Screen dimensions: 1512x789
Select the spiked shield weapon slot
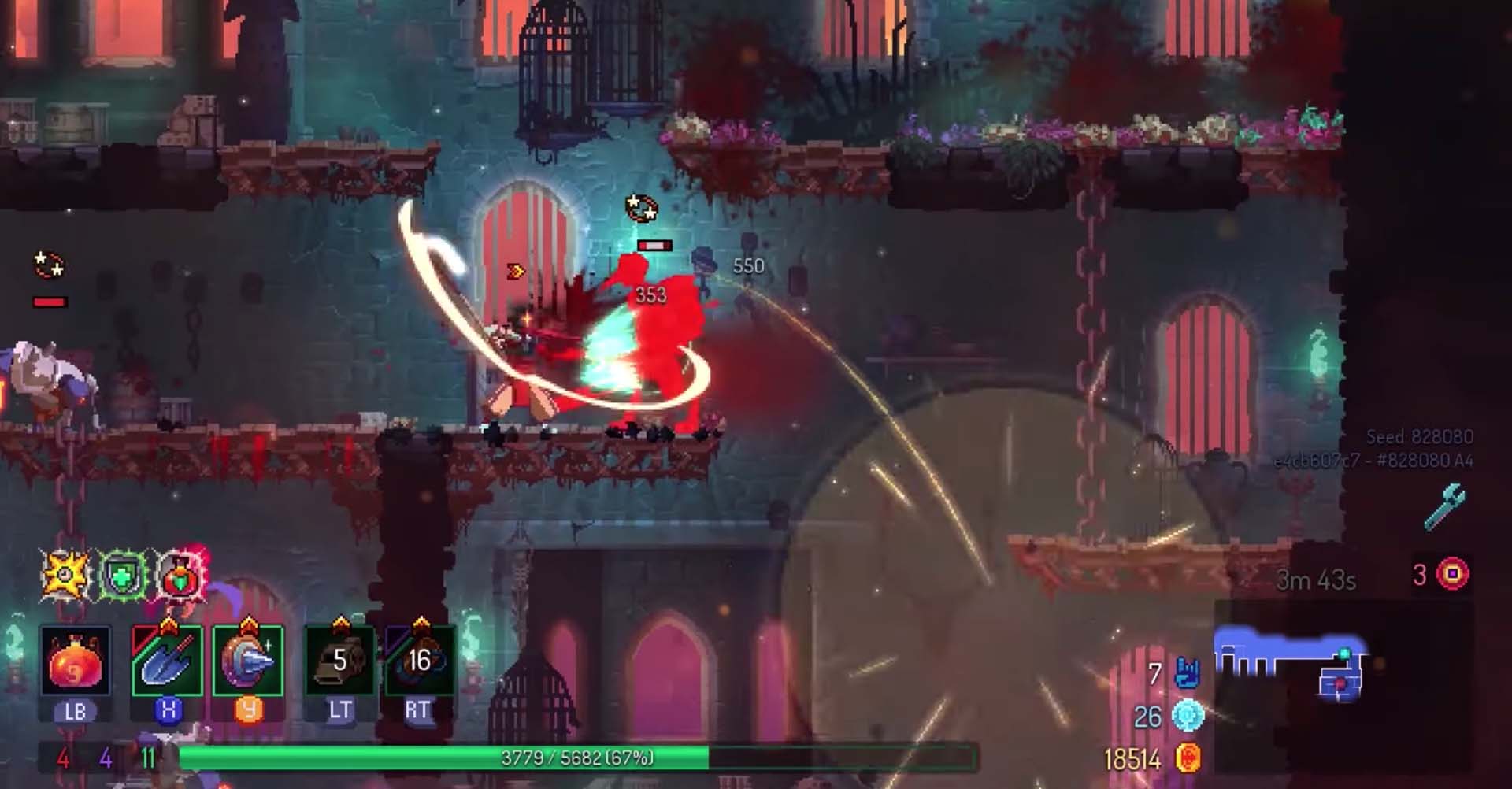coord(248,661)
